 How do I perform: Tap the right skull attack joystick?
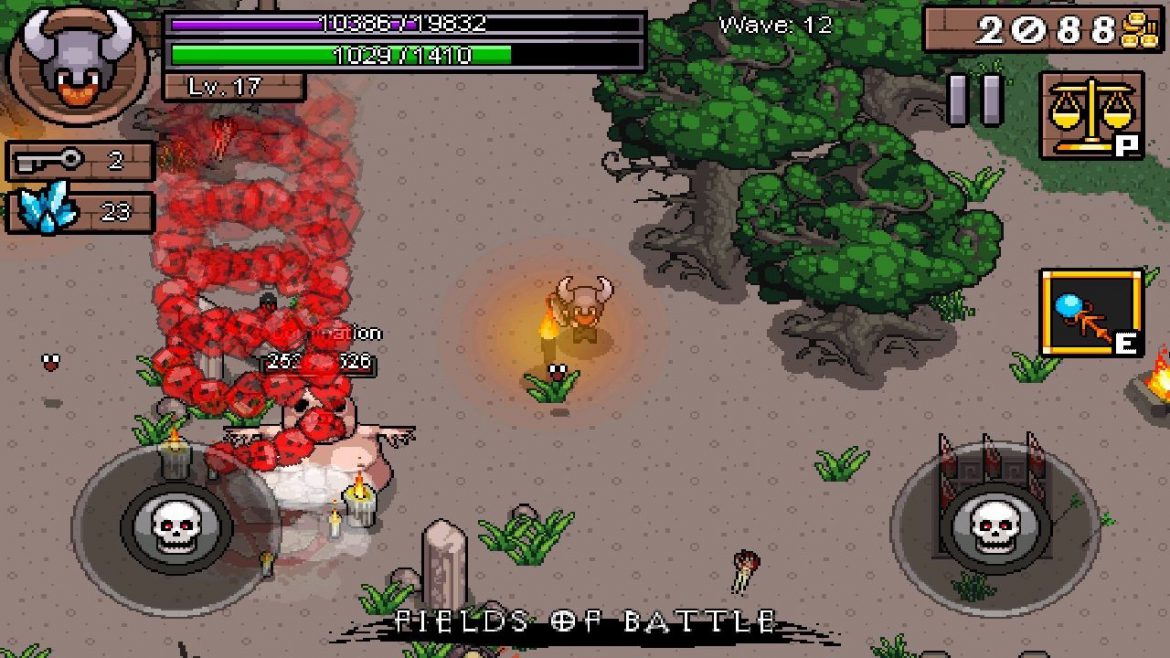(x=994, y=522)
